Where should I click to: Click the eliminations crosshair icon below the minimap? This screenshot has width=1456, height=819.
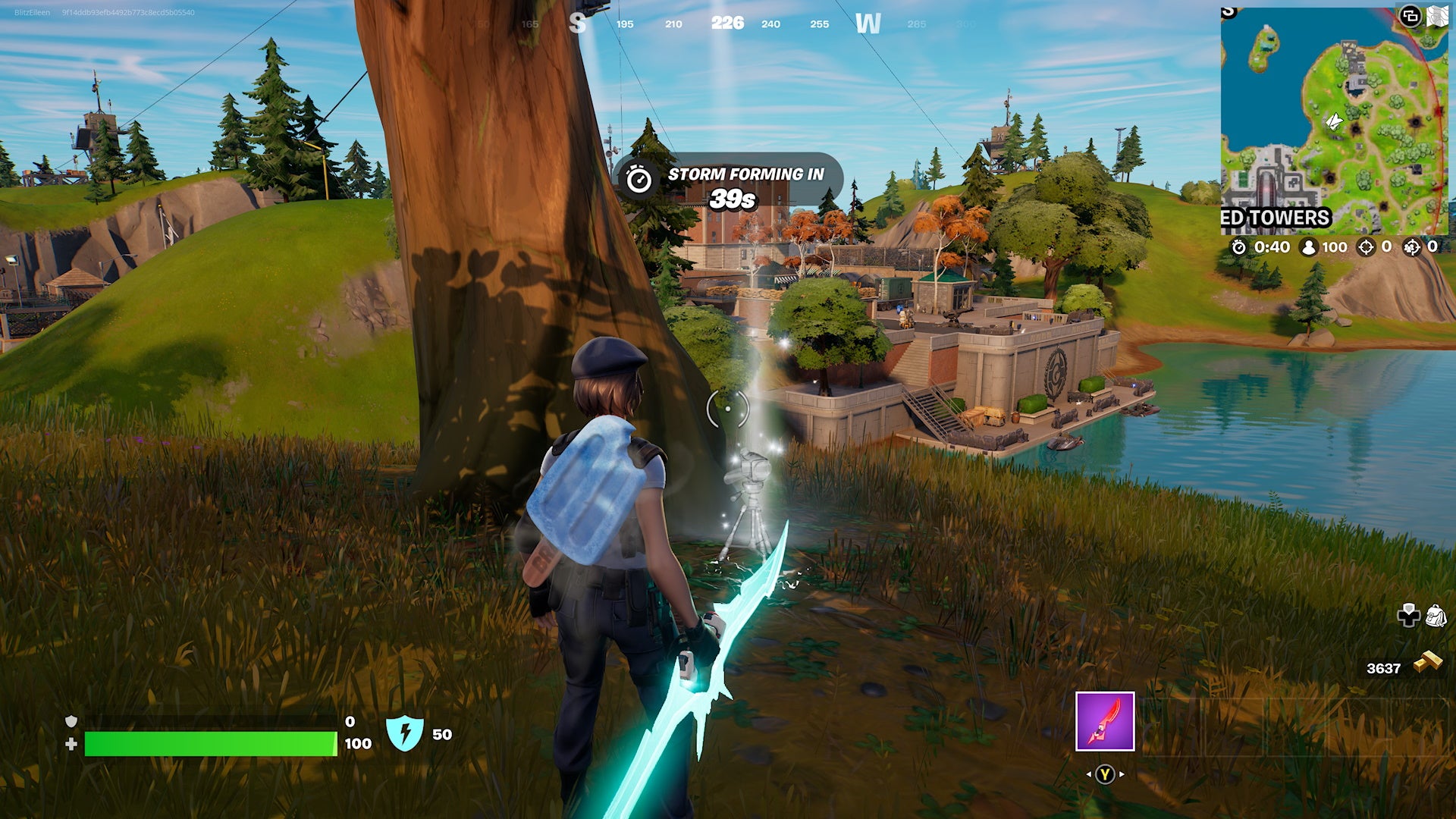(1365, 247)
